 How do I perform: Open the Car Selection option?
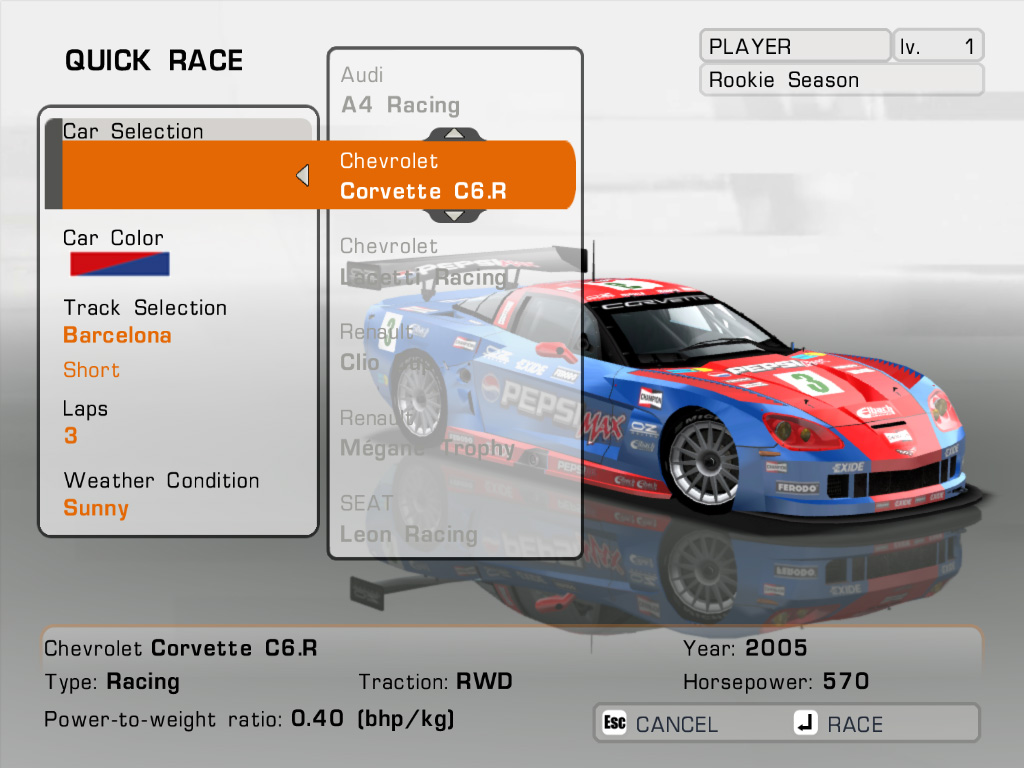point(133,131)
